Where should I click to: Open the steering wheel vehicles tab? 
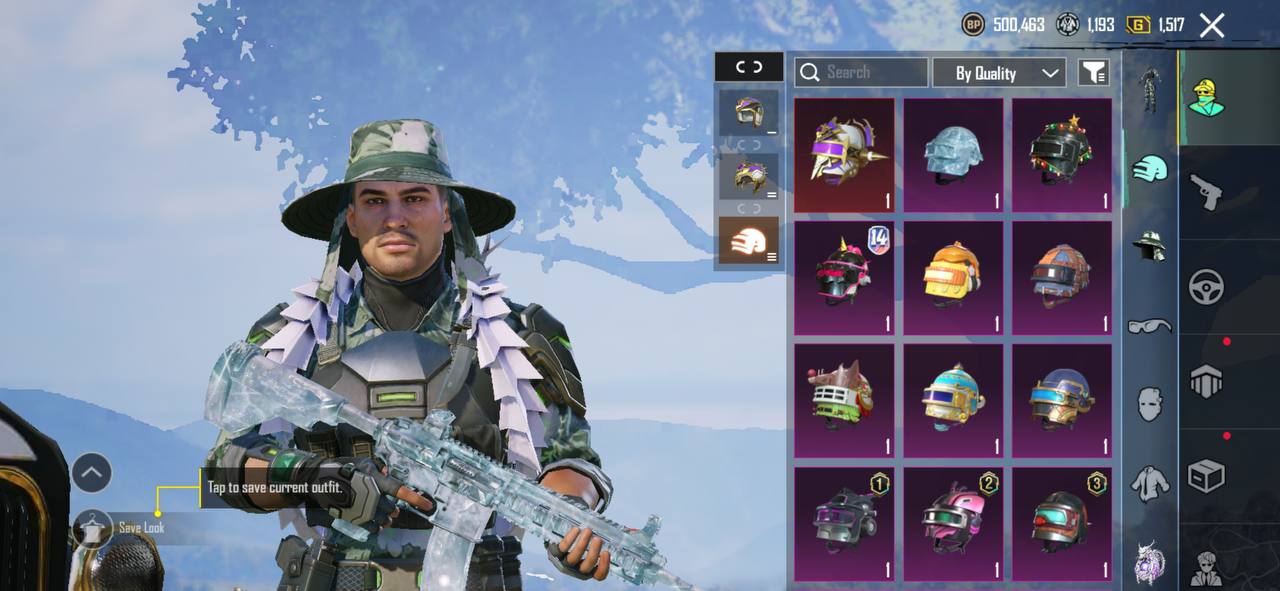tap(1207, 287)
